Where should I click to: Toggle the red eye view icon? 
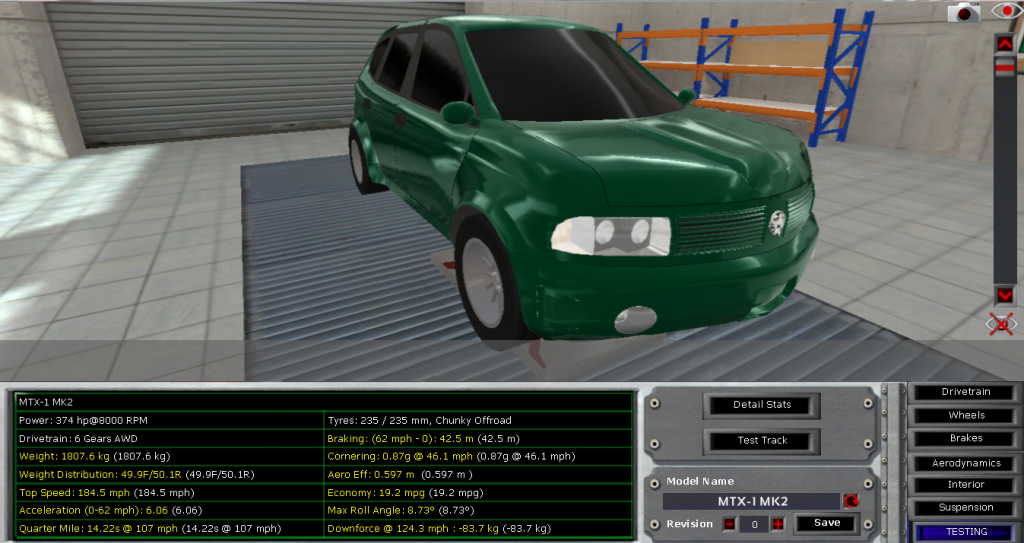pyautogui.click(x=1004, y=11)
